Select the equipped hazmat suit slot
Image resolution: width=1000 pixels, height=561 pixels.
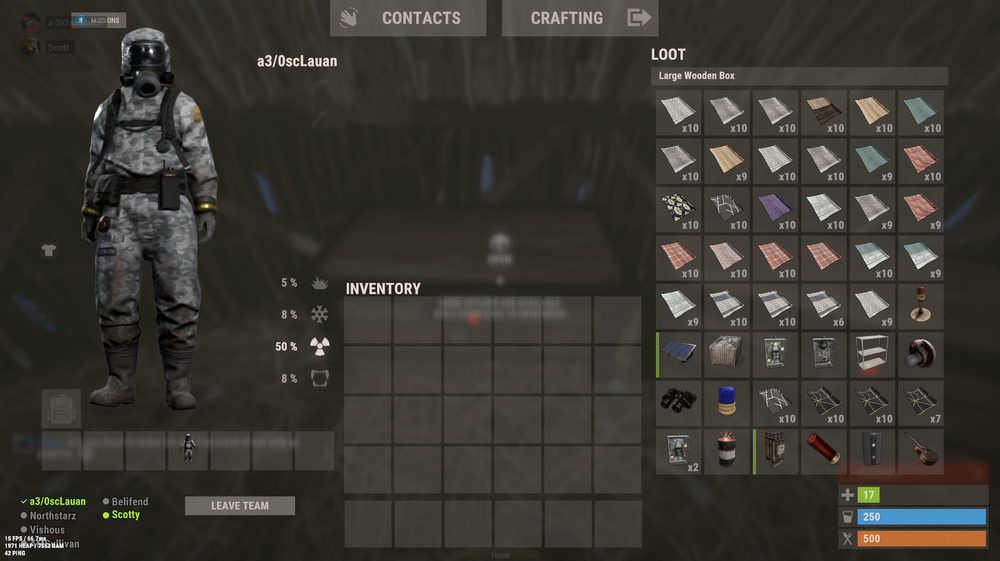pyautogui.click(x=187, y=451)
